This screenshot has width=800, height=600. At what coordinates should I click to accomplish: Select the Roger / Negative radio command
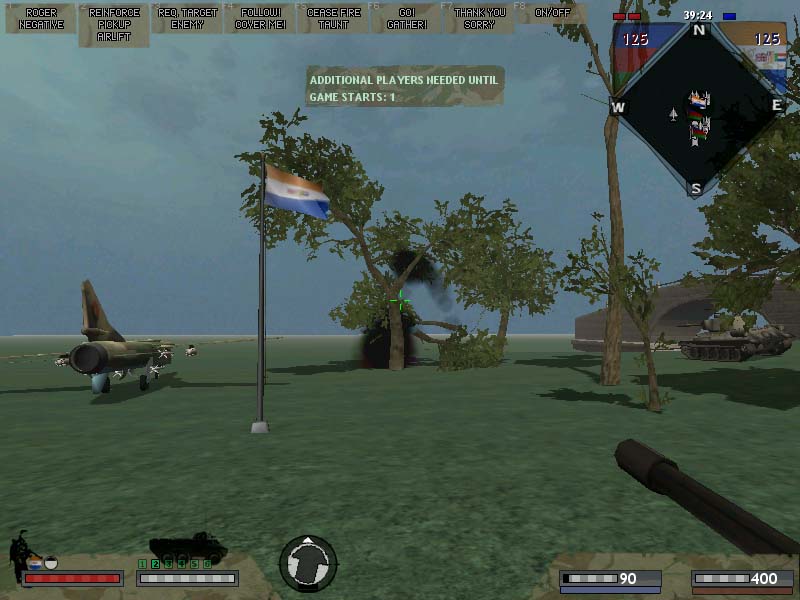41,18
